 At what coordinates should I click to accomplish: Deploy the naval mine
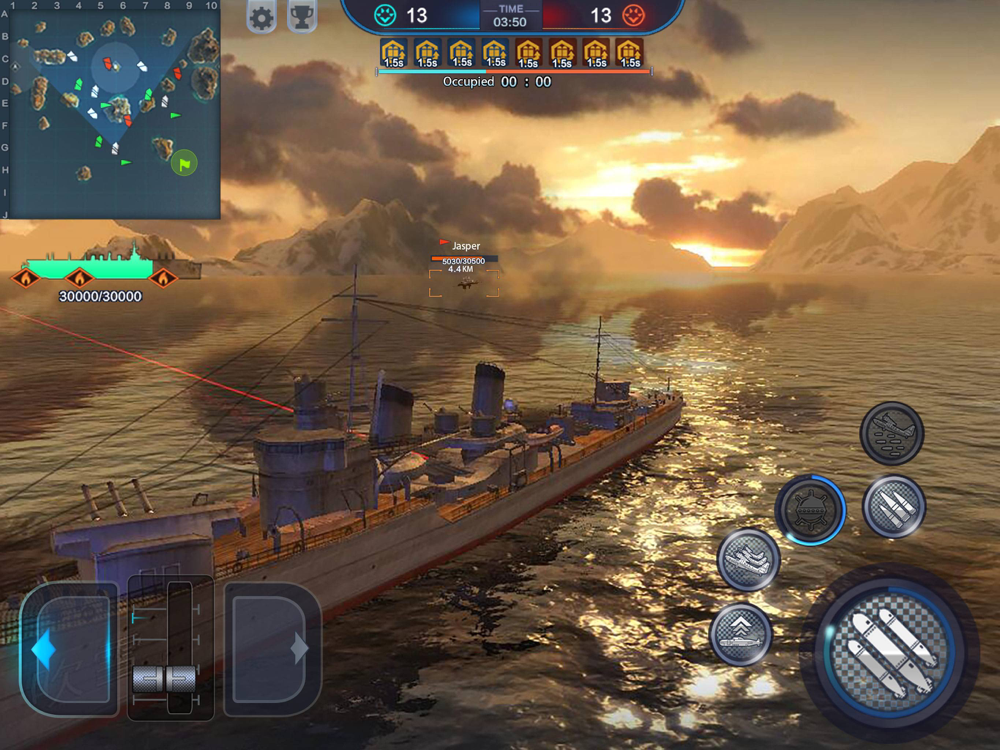click(810, 509)
